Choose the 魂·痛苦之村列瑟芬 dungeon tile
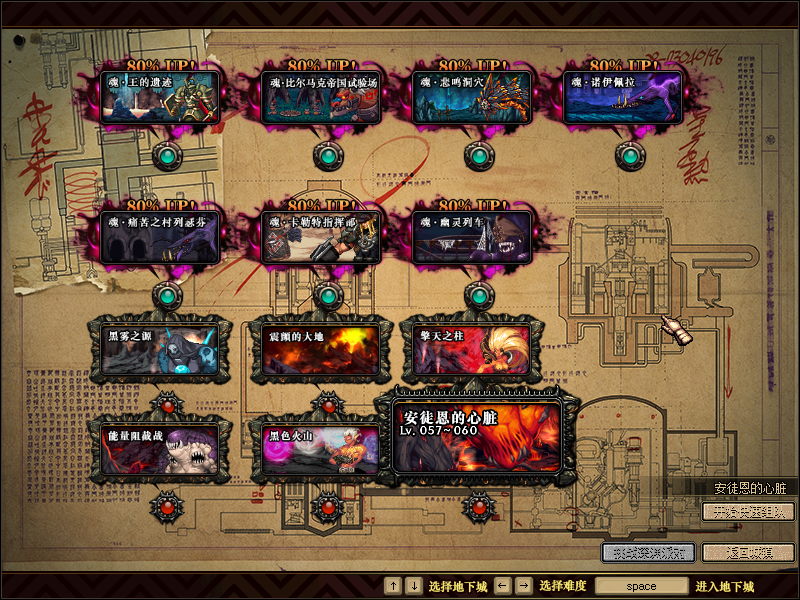Screen dimensions: 800x600 tap(162, 238)
